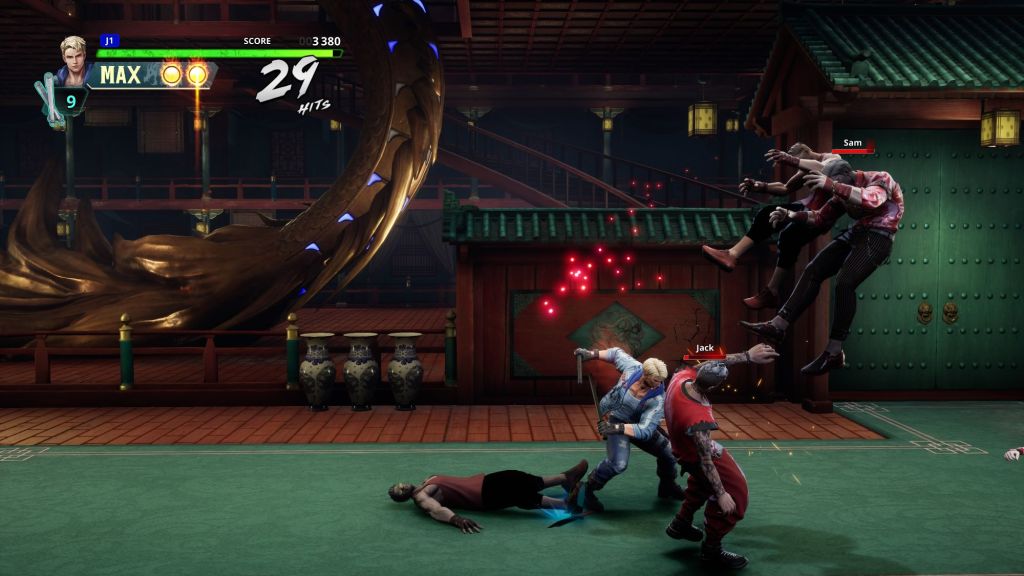Click the blue J1 player tag
This screenshot has height=576, width=1024.
pos(108,41)
